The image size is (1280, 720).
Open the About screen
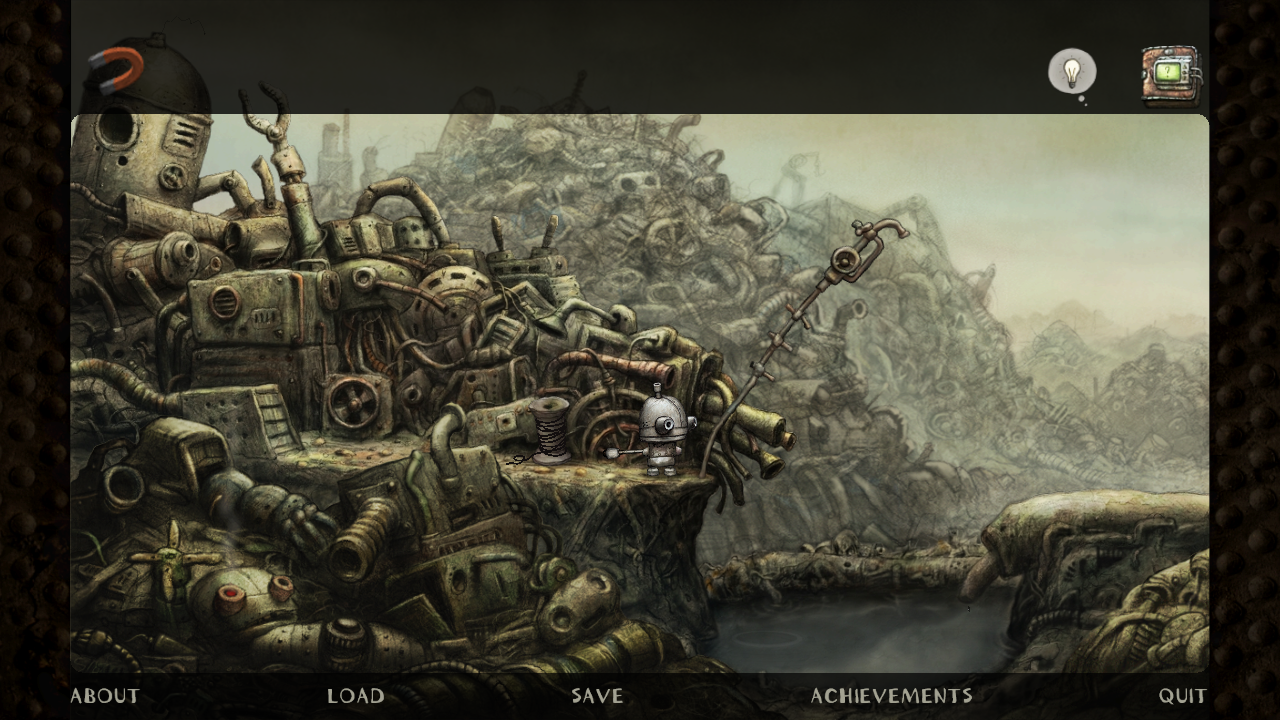point(105,696)
